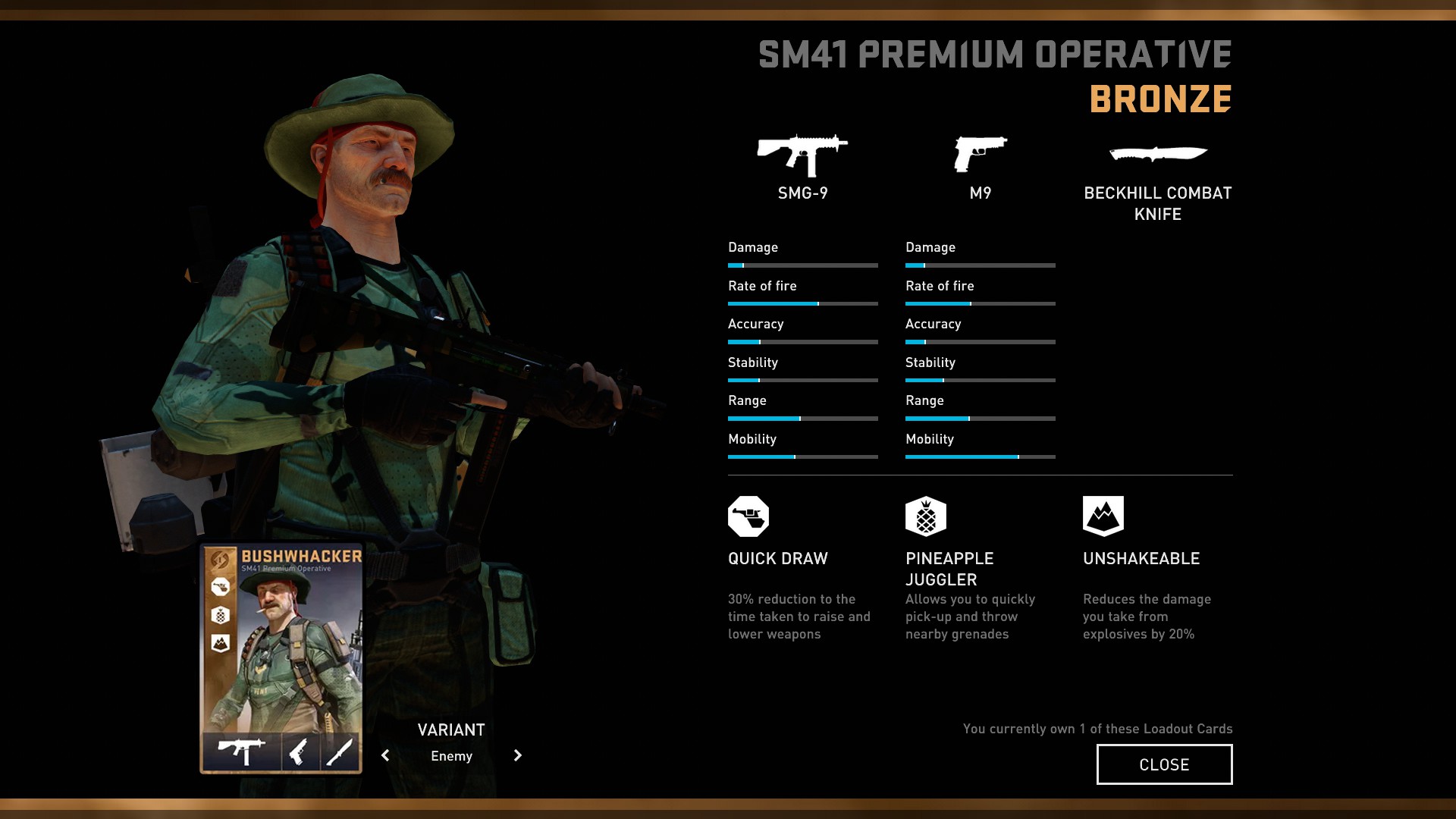The width and height of the screenshot is (1456, 819).
Task: Inspect the Quick Draw perk icon
Action: pos(748,516)
